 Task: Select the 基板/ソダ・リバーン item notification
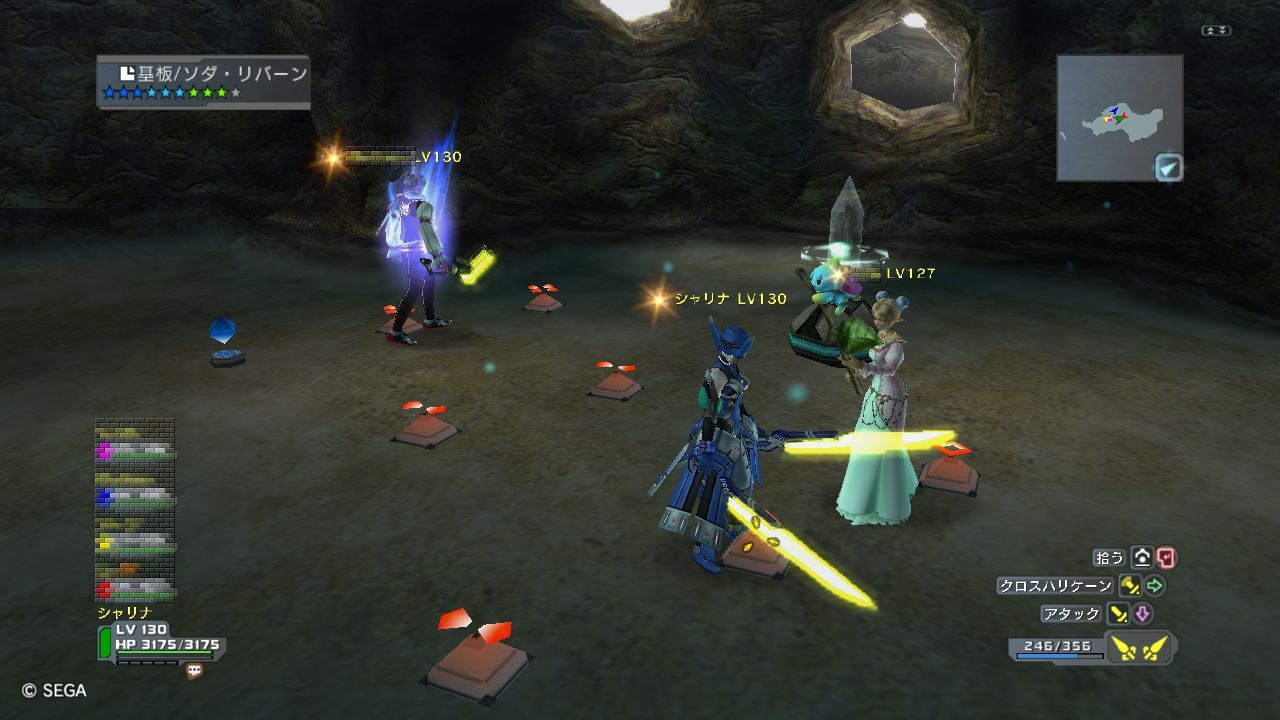pos(204,81)
